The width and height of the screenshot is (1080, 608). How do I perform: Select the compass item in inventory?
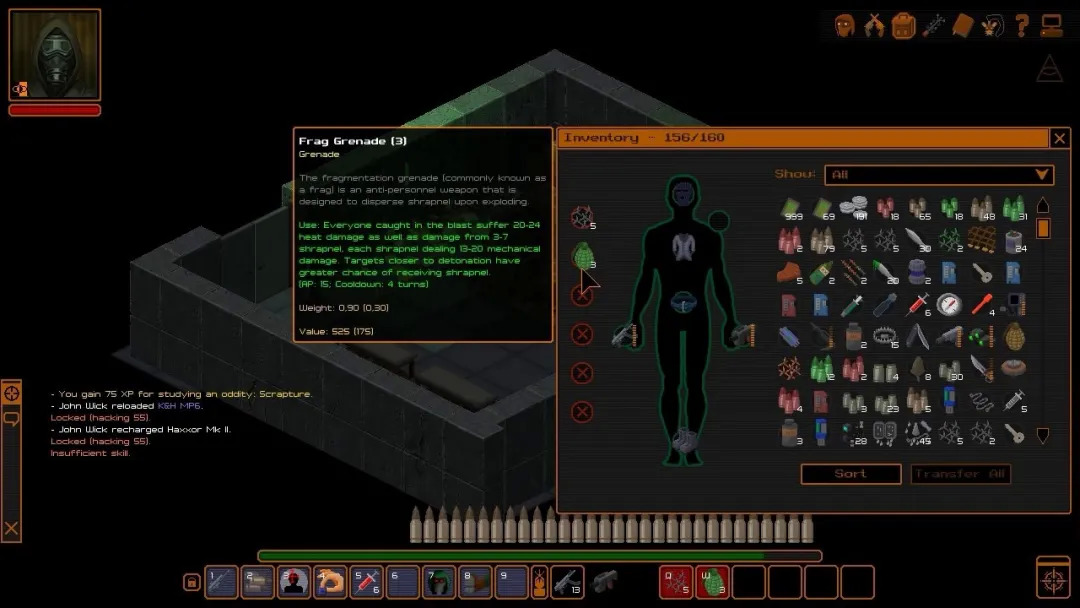coord(948,304)
